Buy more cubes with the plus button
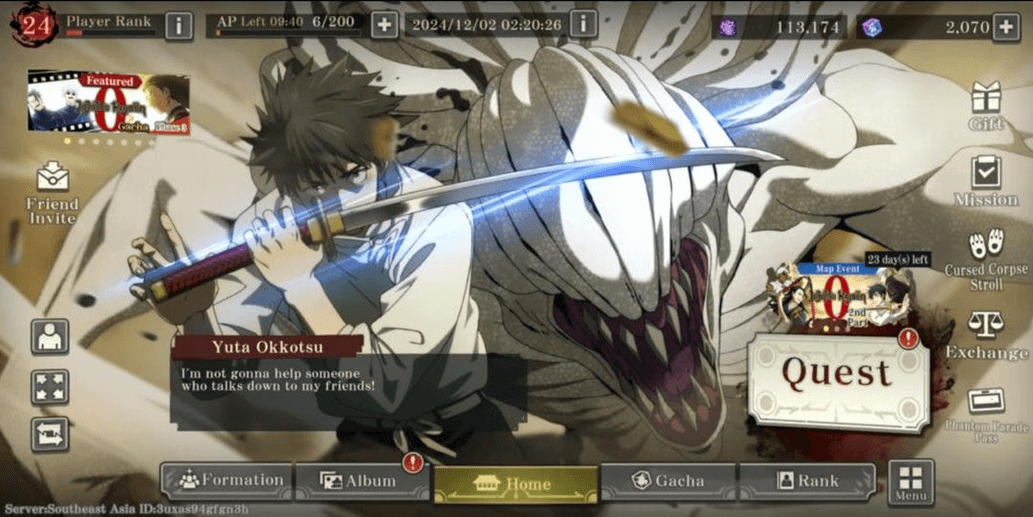Viewport: 1033px width, 517px height. [x=1006, y=27]
